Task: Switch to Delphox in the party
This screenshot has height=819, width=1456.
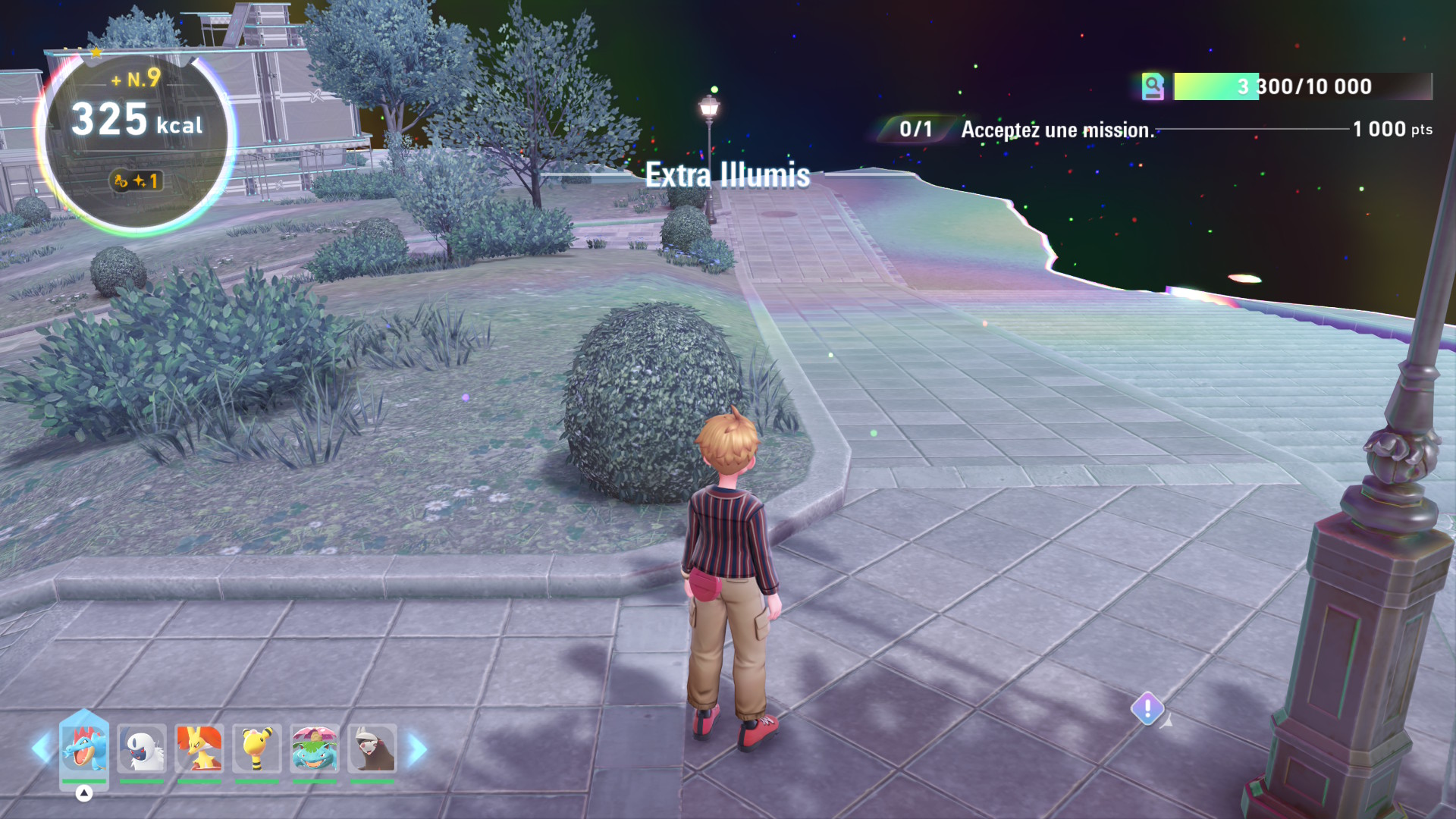Action: (199, 748)
